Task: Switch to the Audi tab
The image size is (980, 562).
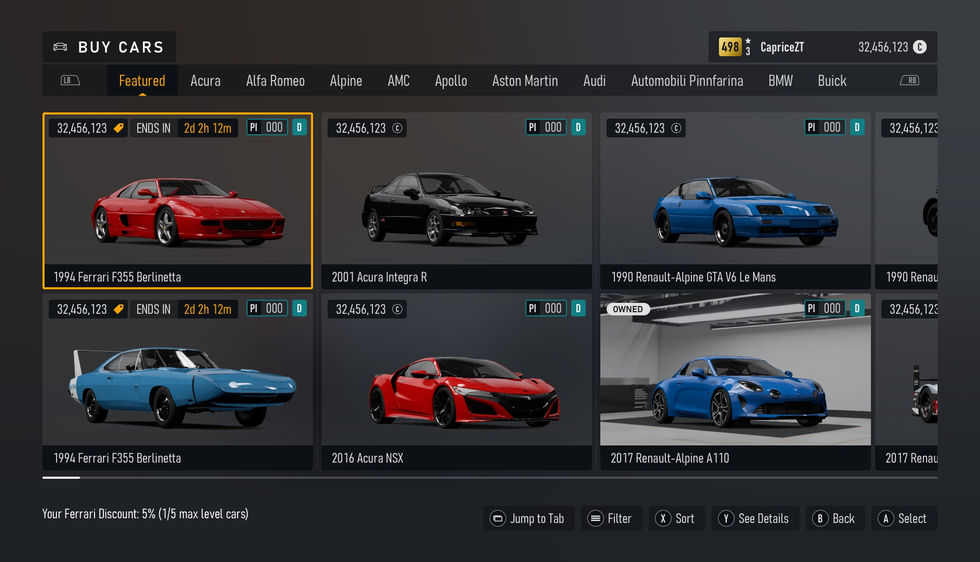Action: [x=594, y=81]
